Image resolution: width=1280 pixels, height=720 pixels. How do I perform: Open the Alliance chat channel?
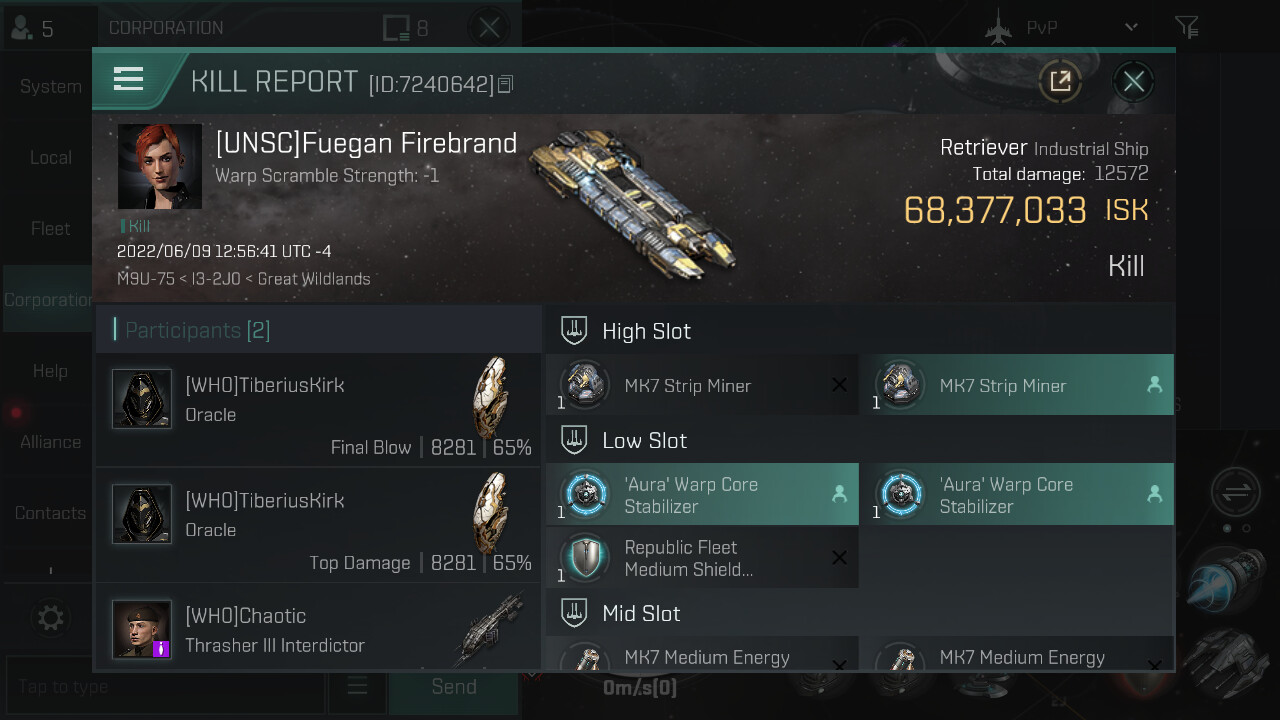click(50, 442)
